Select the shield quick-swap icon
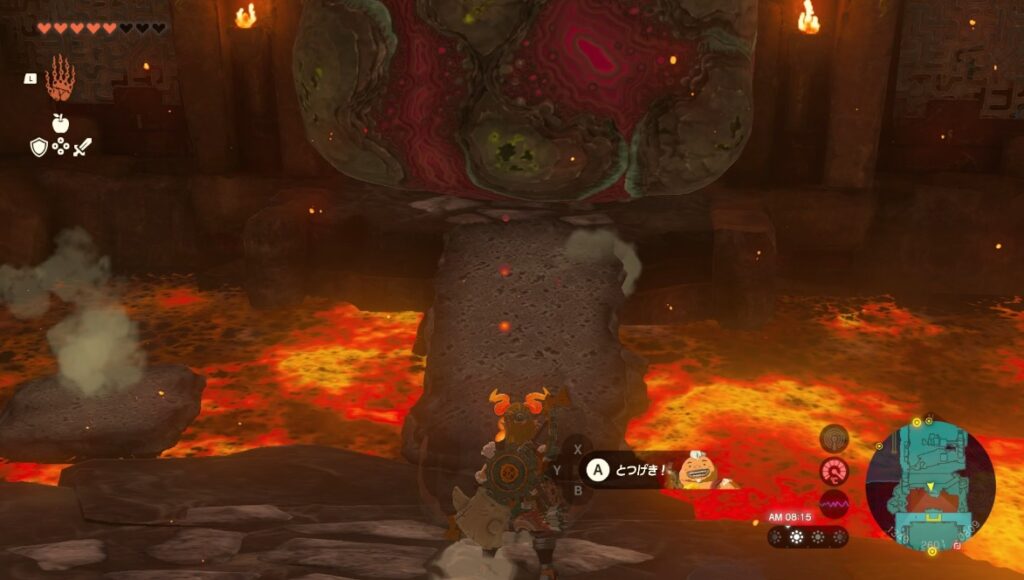The height and width of the screenshot is (580, 1024). [x=38, y=148]
